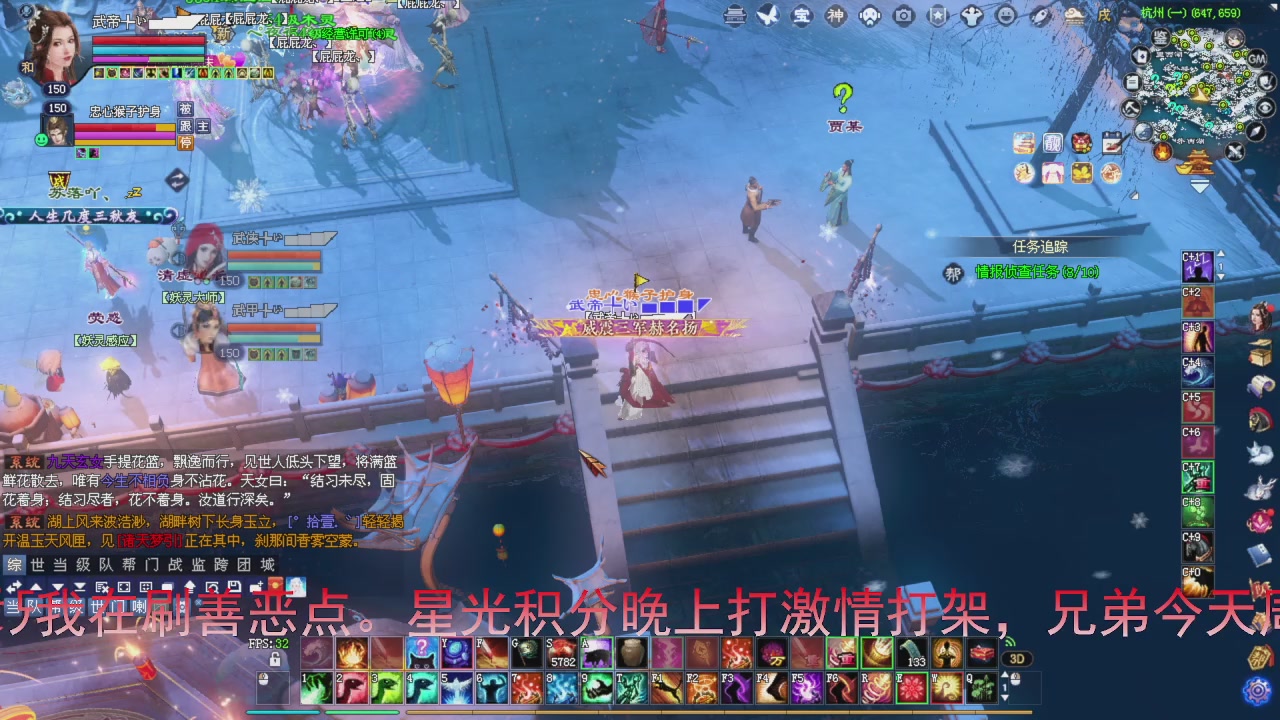Toggle the 停 stop button on teammate frame
The height and width of the screenshot is (720, 1280).
pyautogui.click(x=187, y=142)
